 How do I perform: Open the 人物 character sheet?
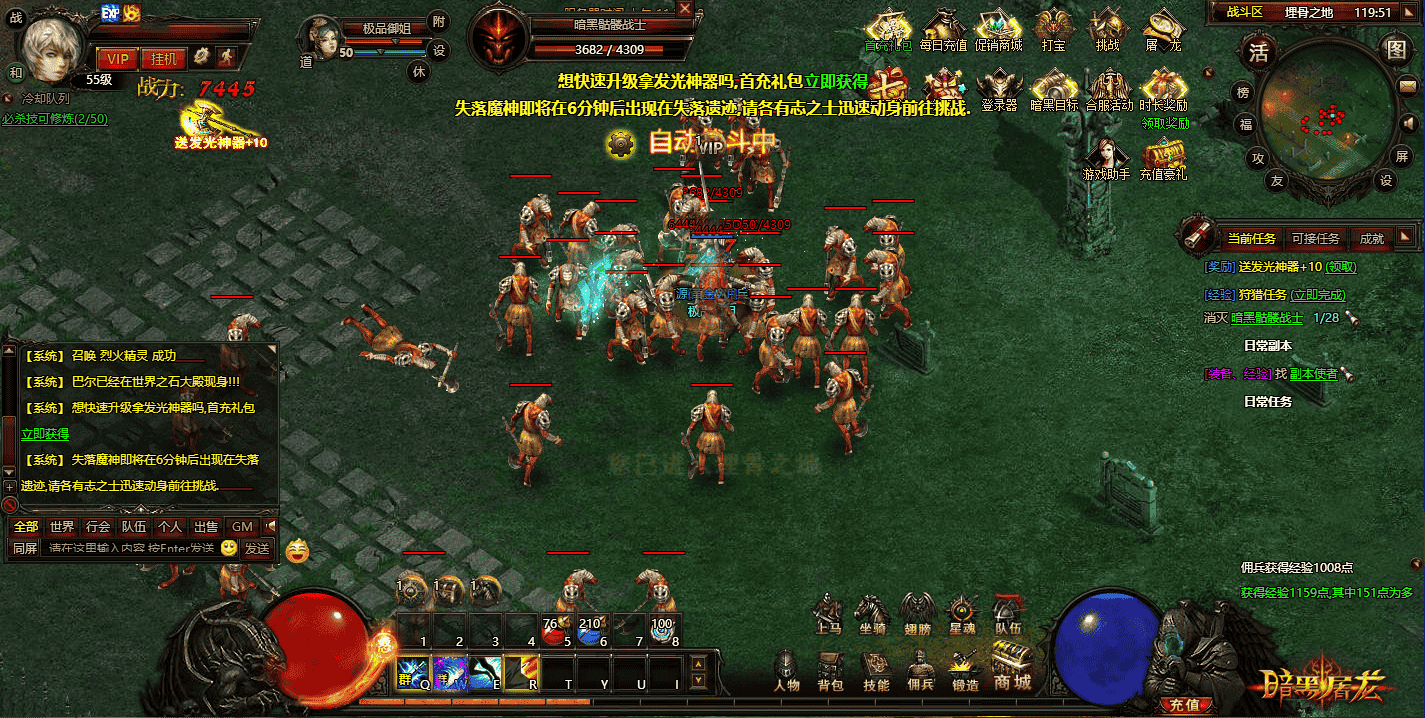(x=787, y=671)
